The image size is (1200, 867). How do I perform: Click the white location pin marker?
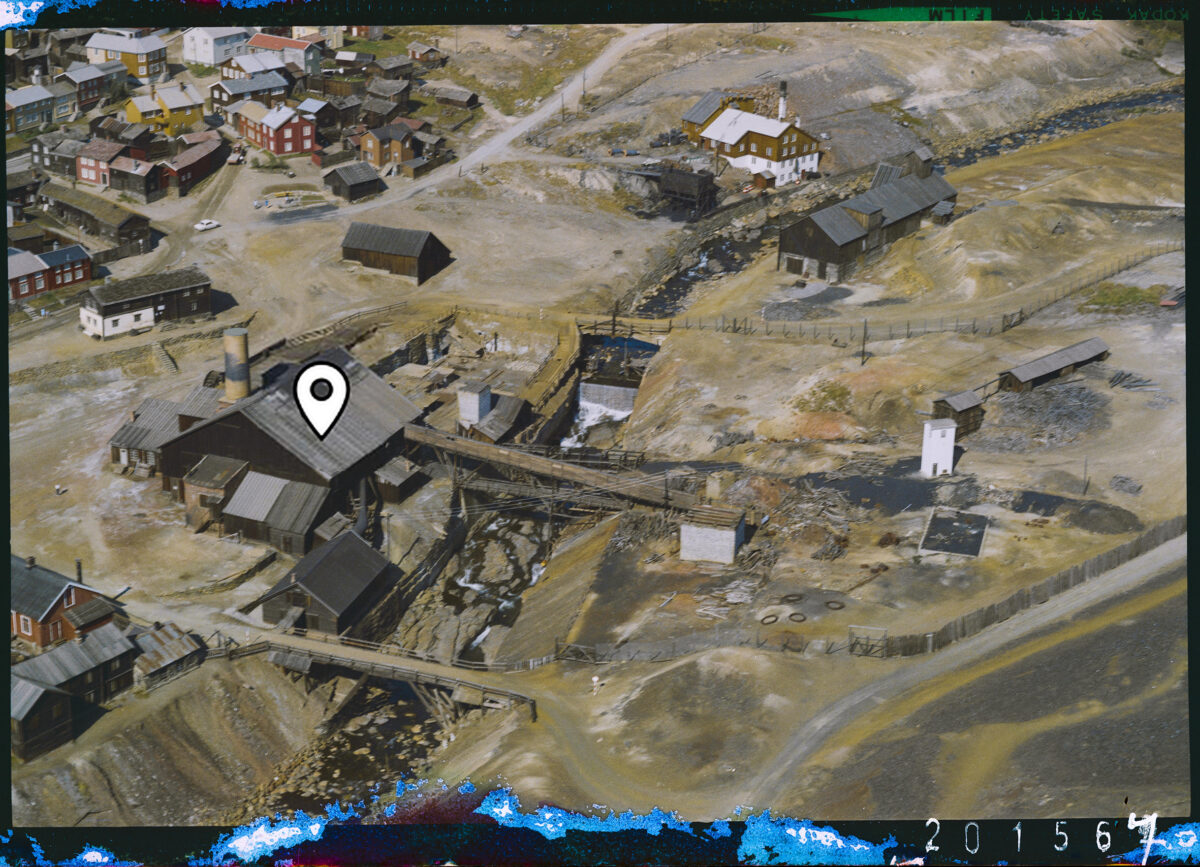tap(321, 396)
